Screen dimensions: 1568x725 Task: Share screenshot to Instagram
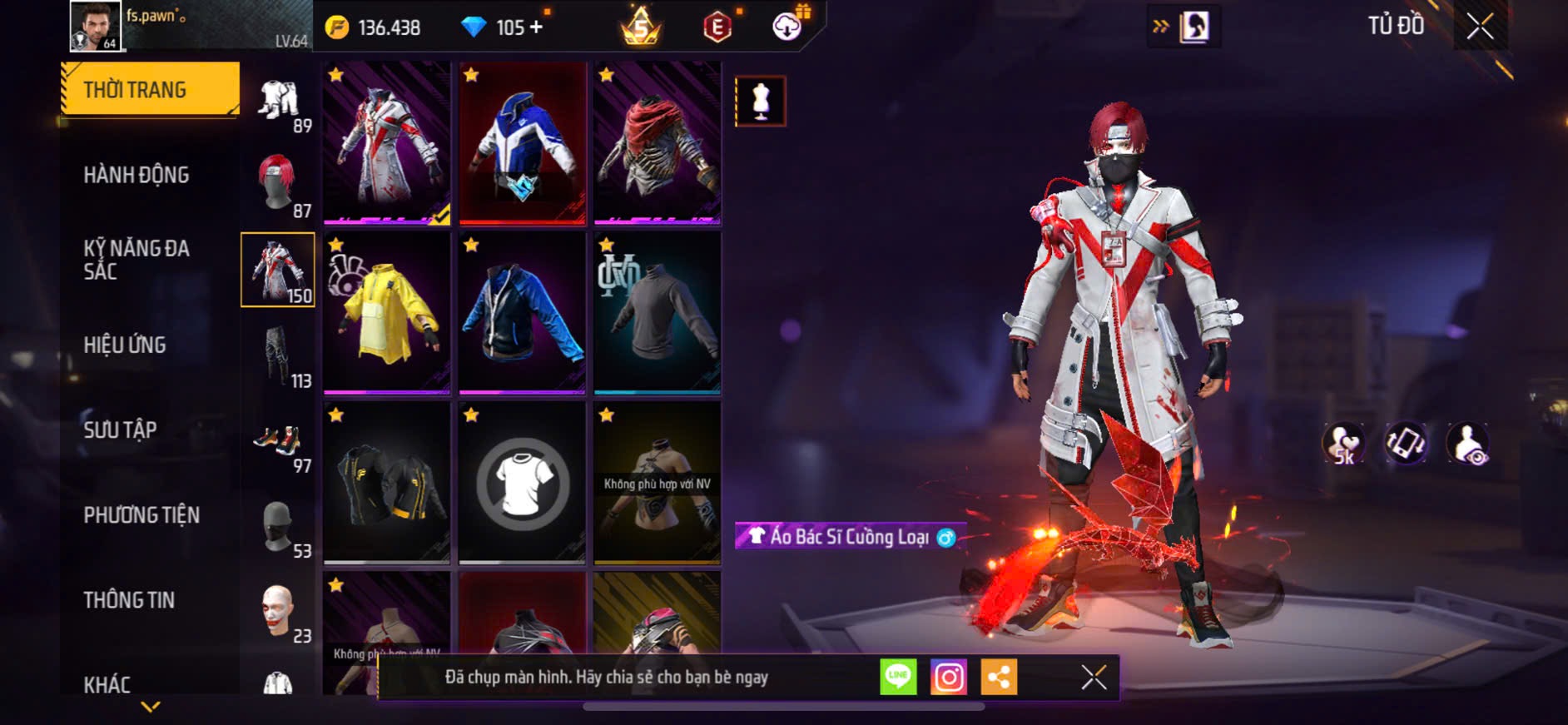tap(949, 678)
